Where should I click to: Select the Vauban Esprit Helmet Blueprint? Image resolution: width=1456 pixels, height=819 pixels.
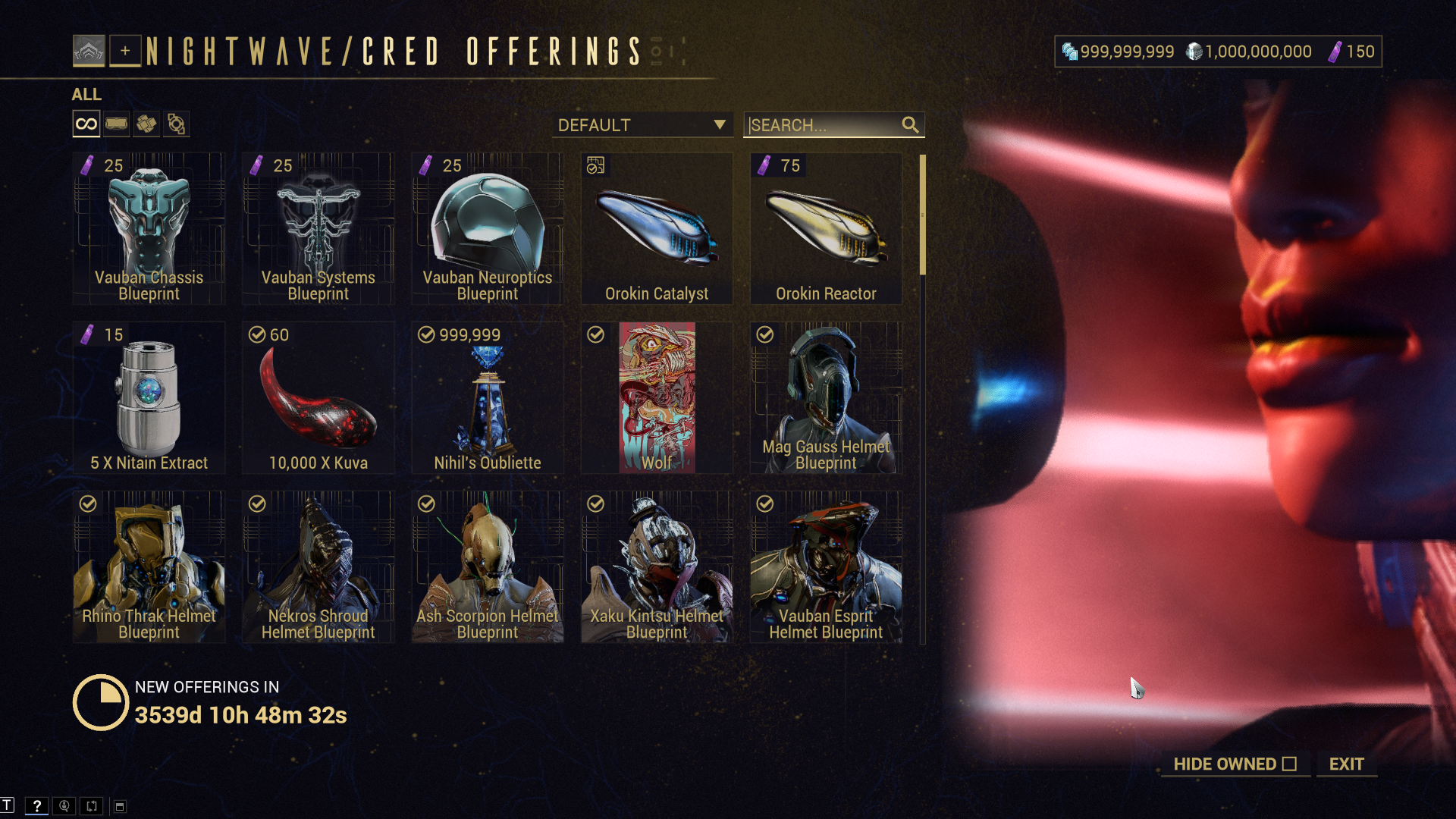click(826, 566)
